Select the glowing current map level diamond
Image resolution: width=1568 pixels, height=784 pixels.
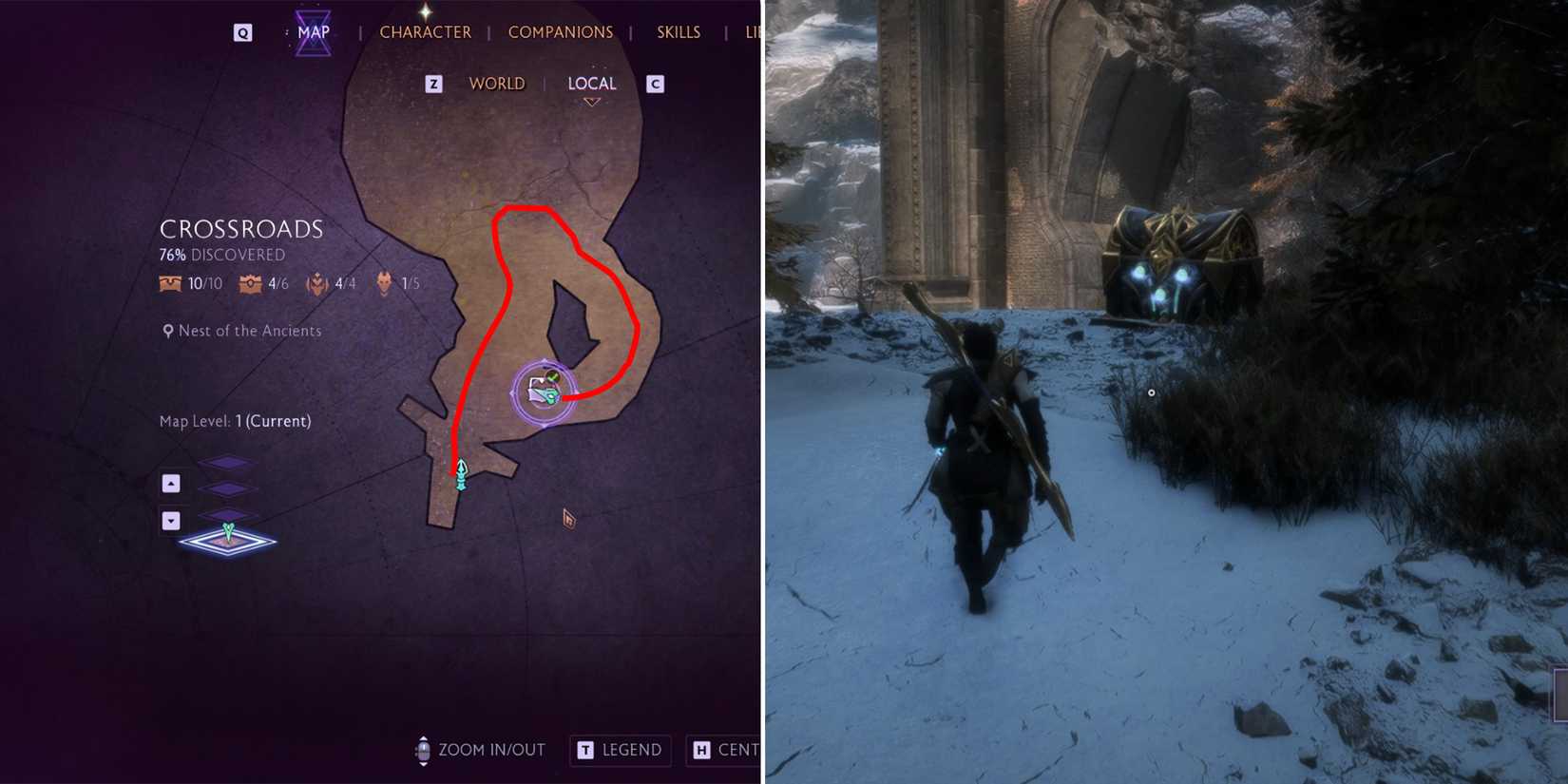pos(228,544)
